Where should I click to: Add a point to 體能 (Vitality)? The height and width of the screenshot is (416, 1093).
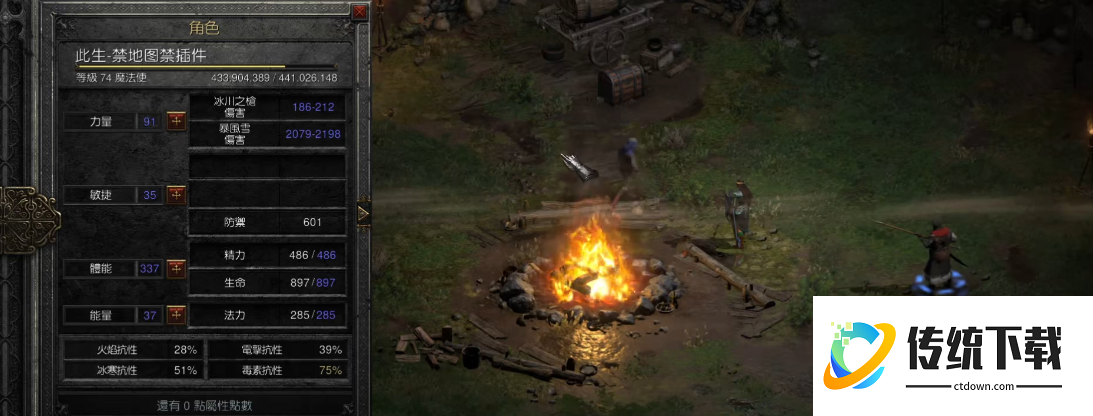[176, 268]
